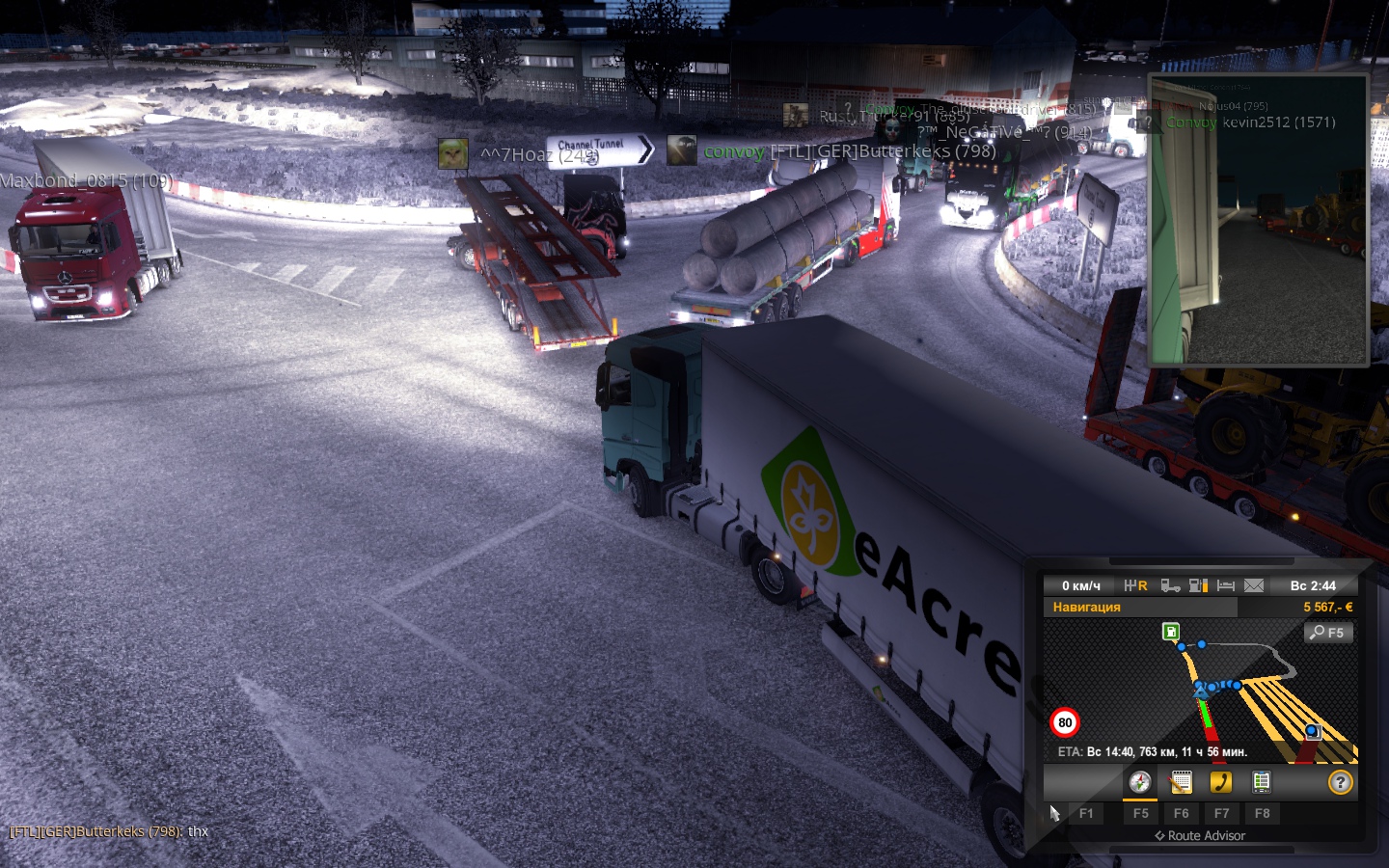Click the question mark help button
The height and width of the screenshot is (868, 1389).
click(x=1340, y=782)
